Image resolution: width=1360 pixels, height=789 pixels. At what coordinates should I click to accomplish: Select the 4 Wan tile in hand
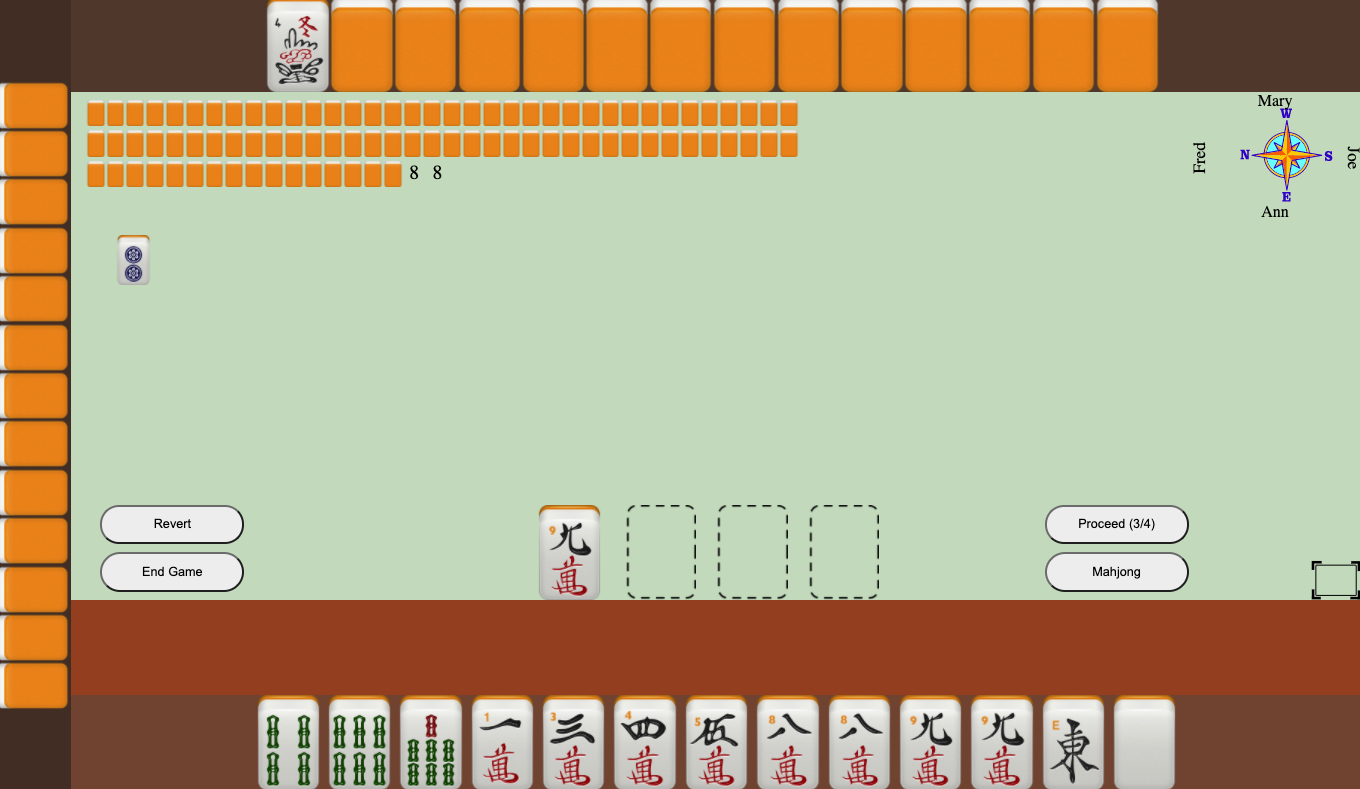pyautogui.click(x=645, y=744)
